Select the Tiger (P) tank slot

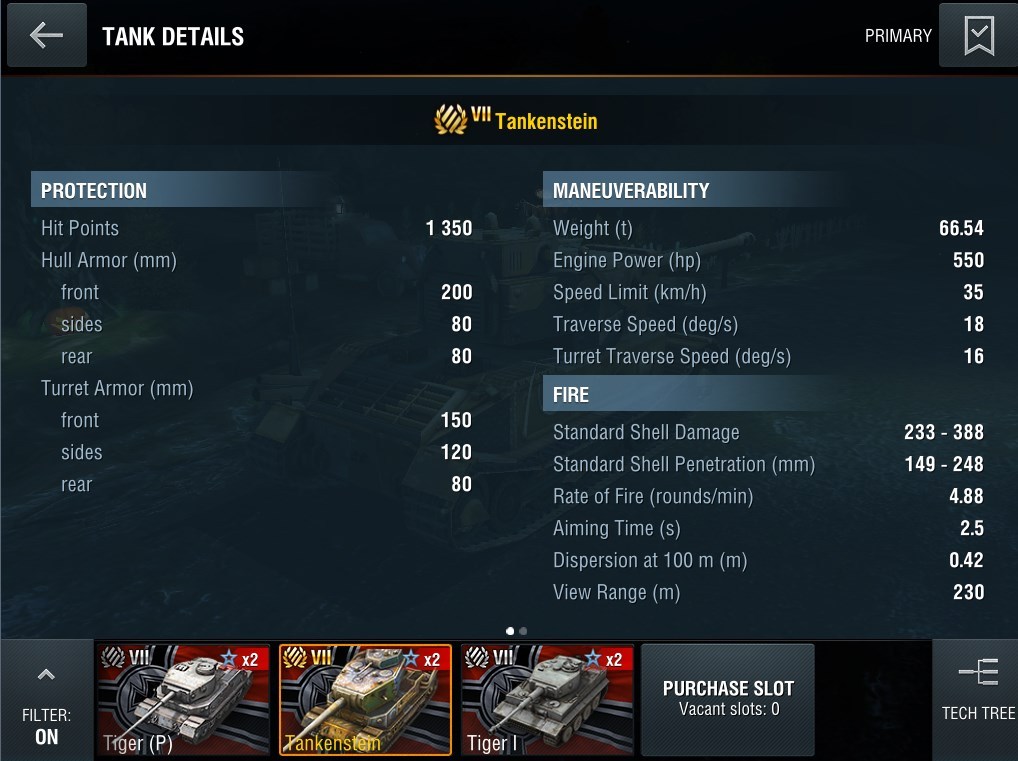point(183,699)
